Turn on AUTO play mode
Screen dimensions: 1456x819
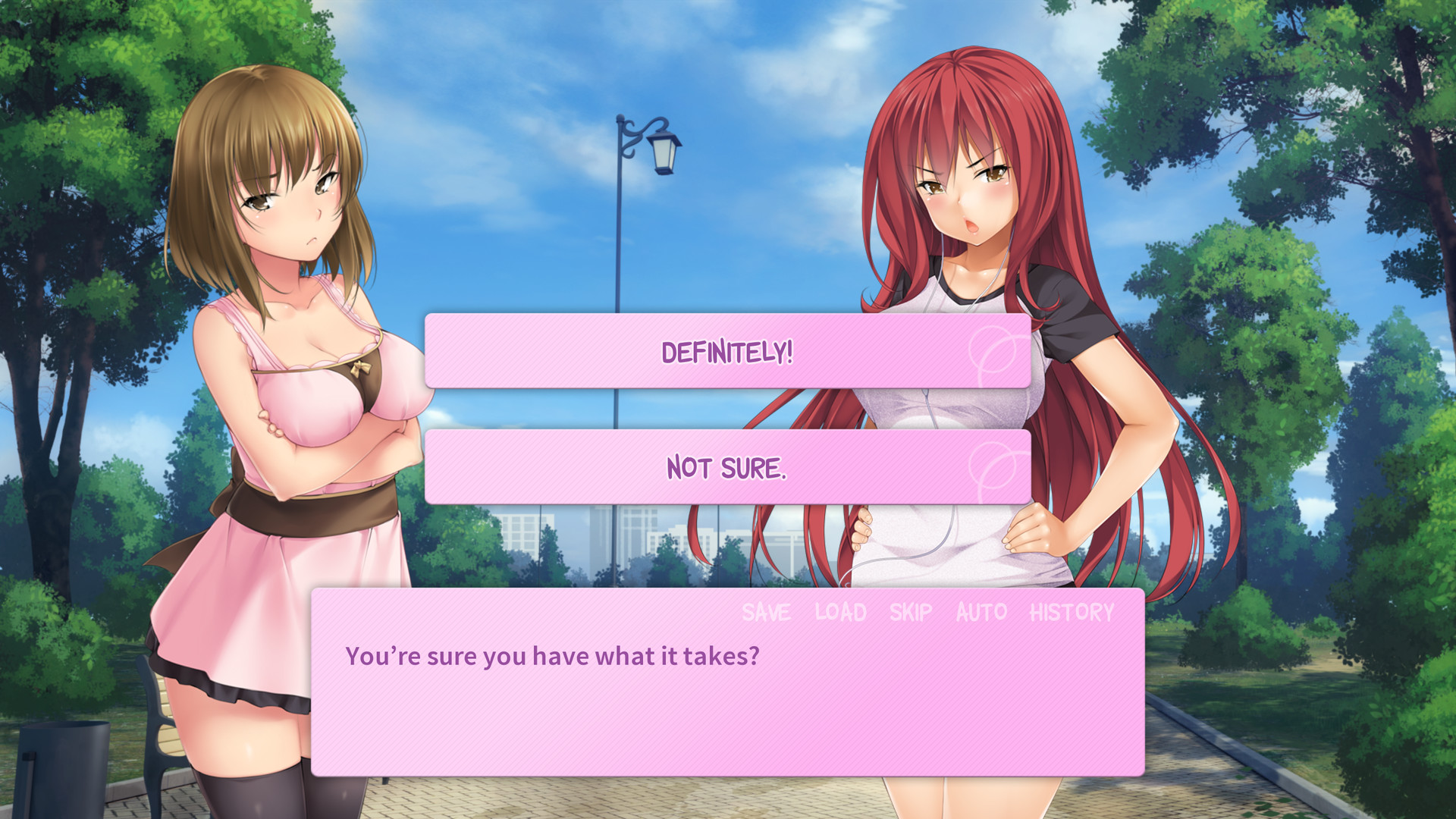pyautogui.click(x=981, y=611)
